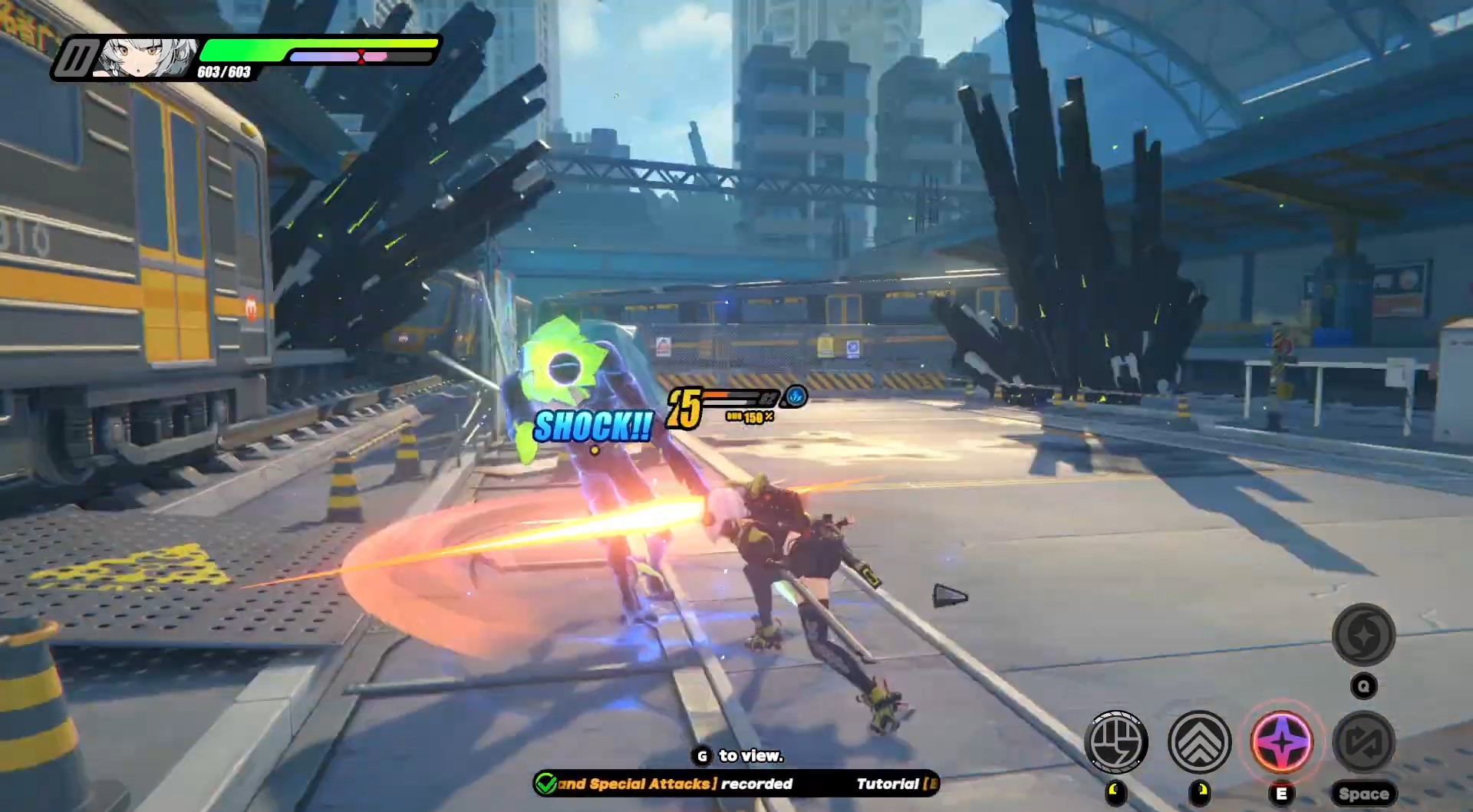
Task: Select the G key view prompt
Action: [702, 756]
